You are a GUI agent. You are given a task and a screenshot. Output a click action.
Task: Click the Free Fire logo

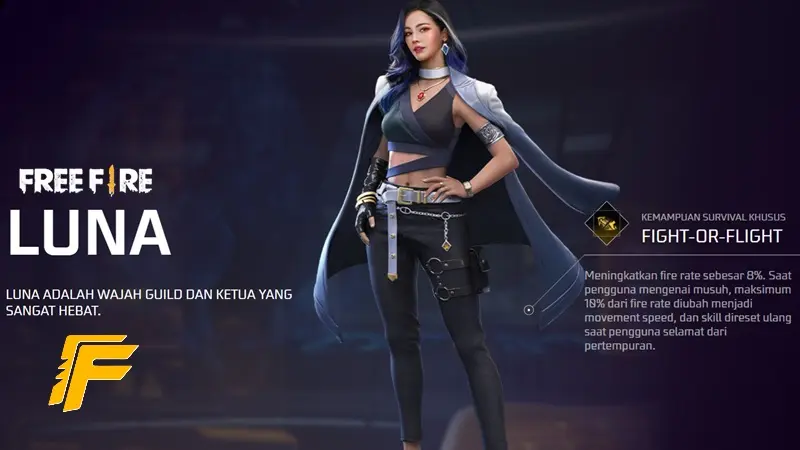tap(85, 181)
